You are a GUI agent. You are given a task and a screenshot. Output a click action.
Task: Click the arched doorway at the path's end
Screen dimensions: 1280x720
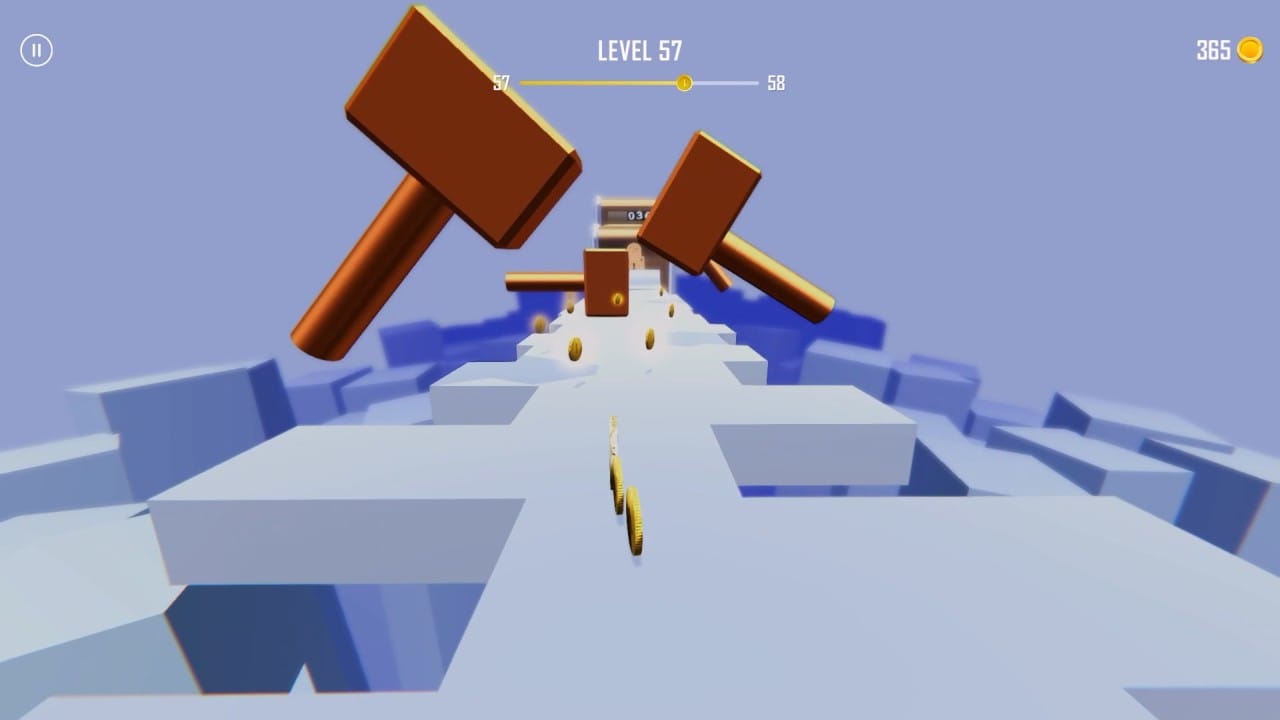(634, 258)
